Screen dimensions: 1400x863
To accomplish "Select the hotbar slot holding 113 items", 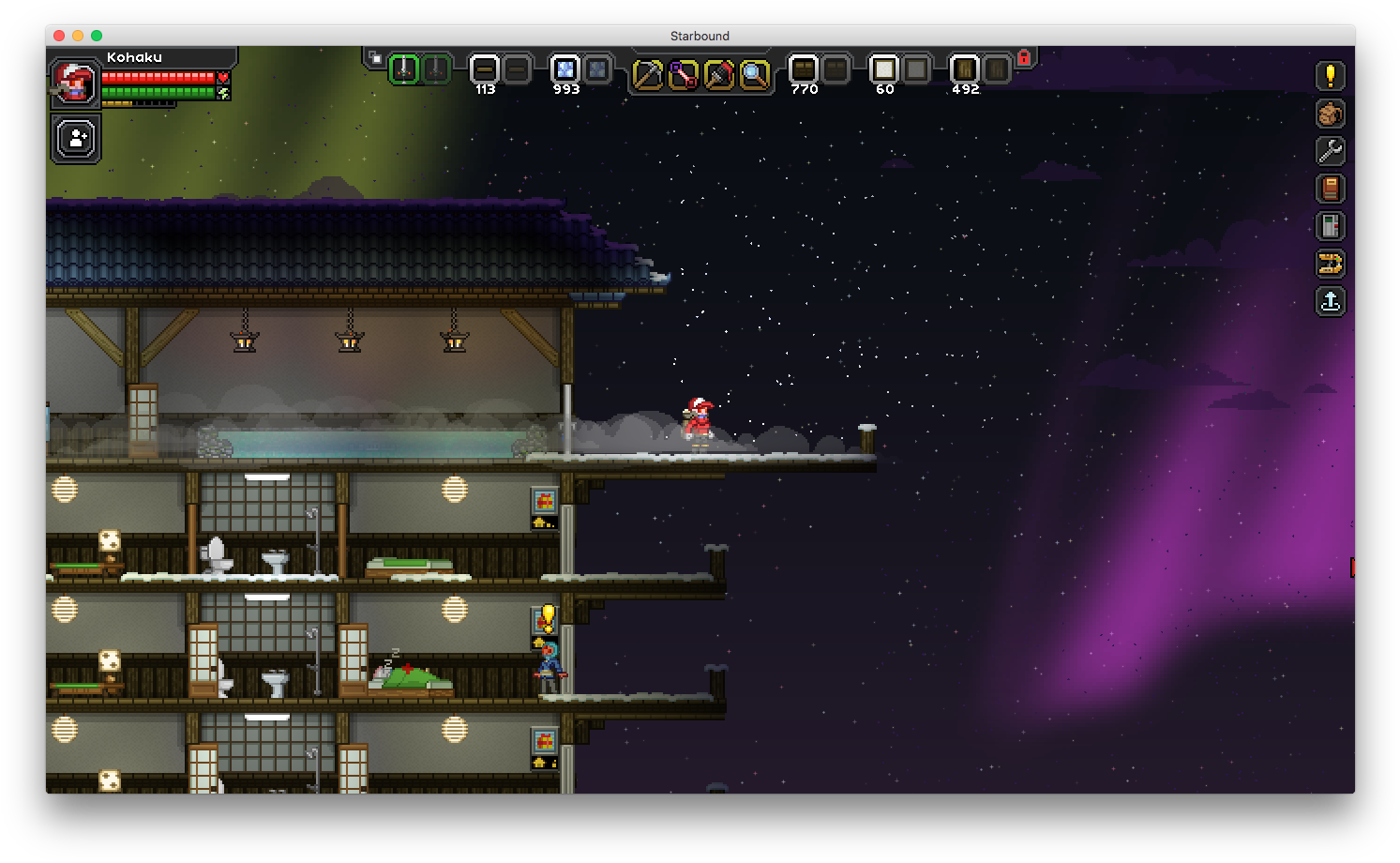I will tap(485, 69).
